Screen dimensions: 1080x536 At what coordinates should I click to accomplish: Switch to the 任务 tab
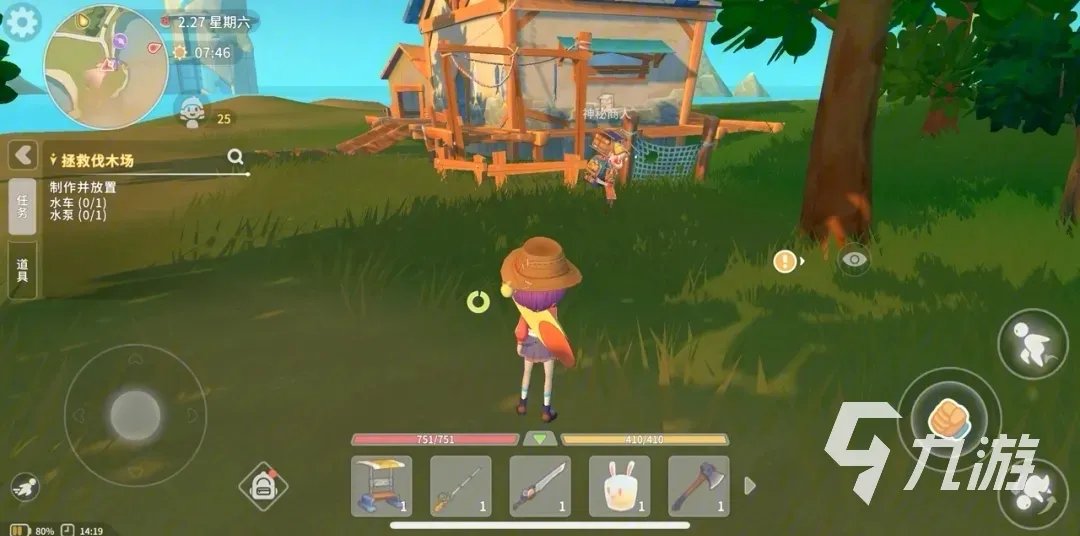(x=22, y=207)
